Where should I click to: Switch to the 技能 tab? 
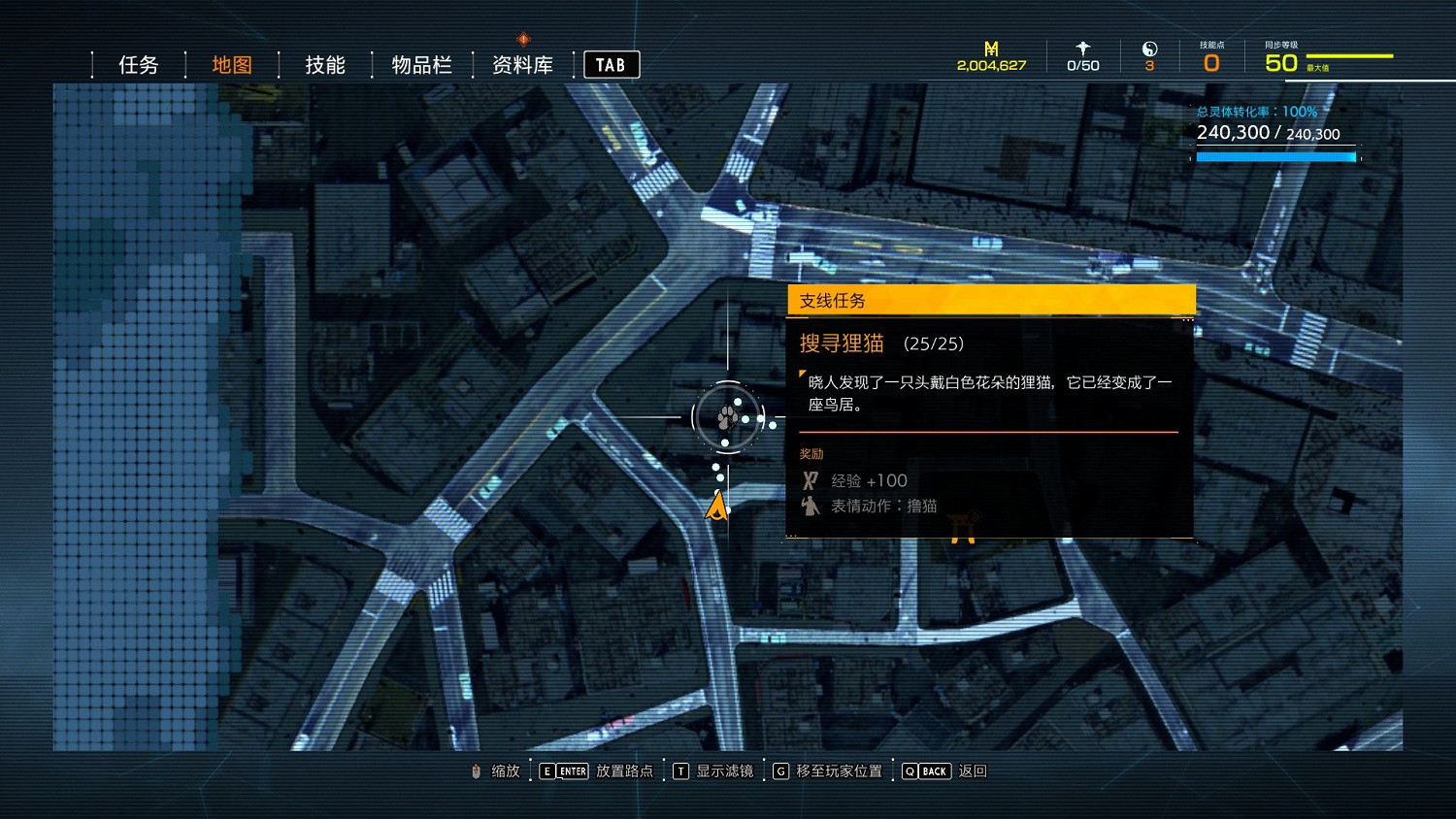pyautogui.click(x=324, y=64)
